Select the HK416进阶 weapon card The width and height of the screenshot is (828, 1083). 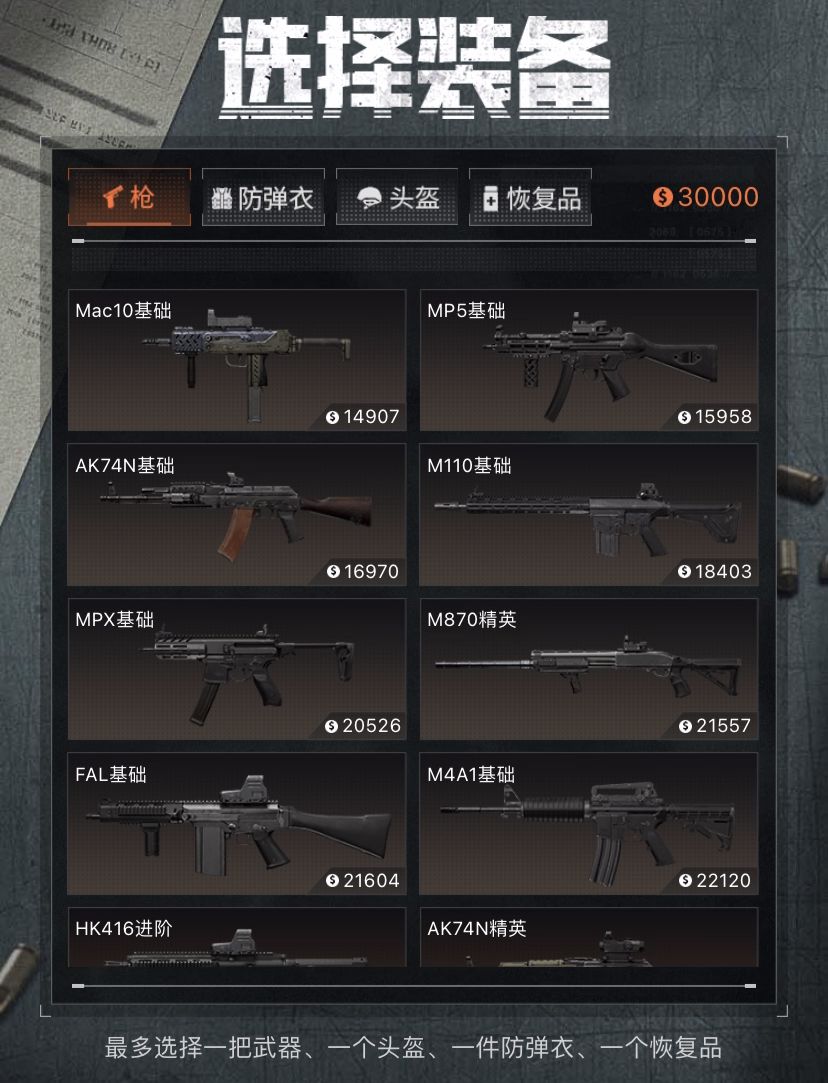[237, 938]
